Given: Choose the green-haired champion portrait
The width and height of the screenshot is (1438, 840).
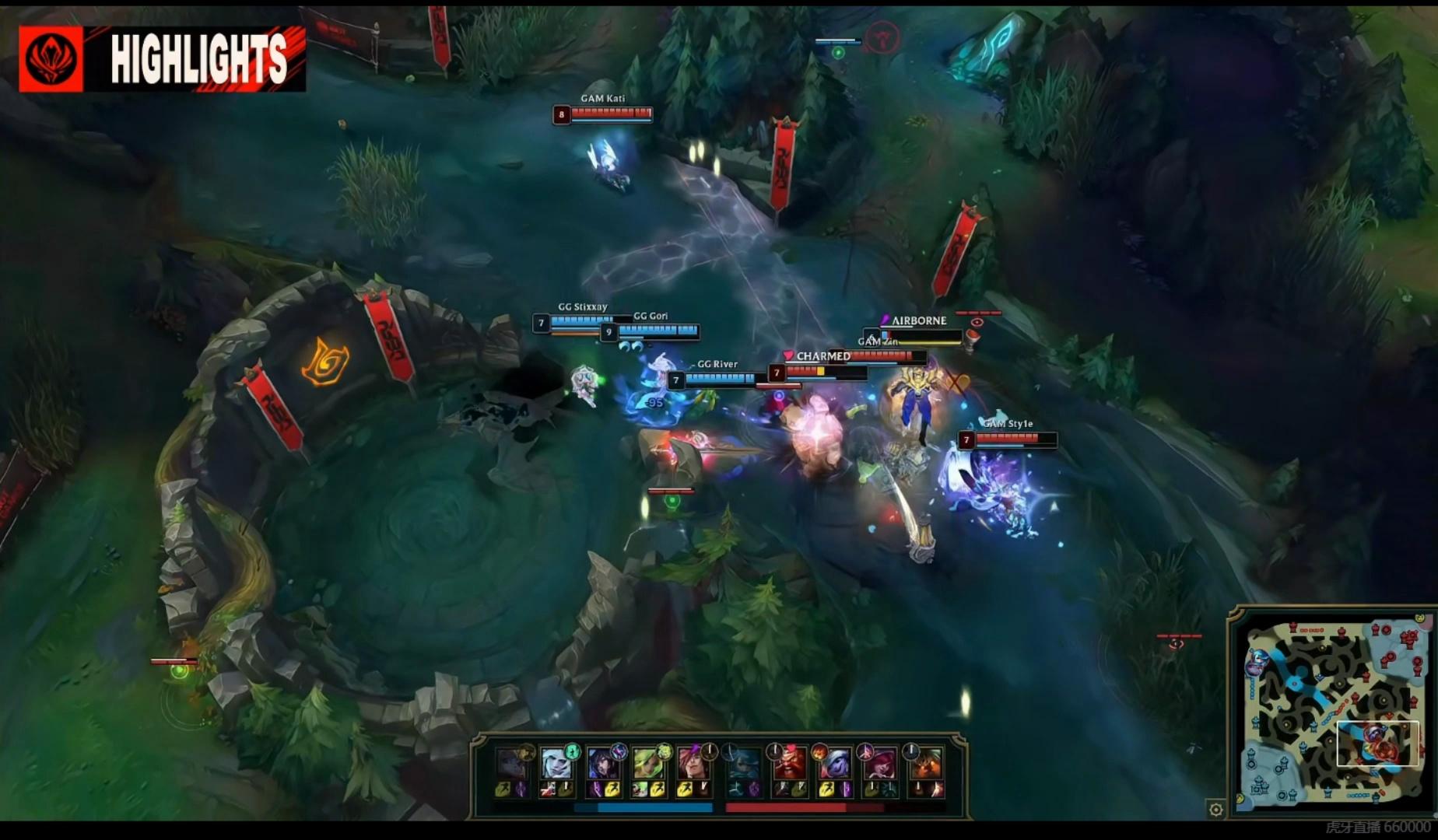Looking at the screenshot, I should (x=648, y=765).
